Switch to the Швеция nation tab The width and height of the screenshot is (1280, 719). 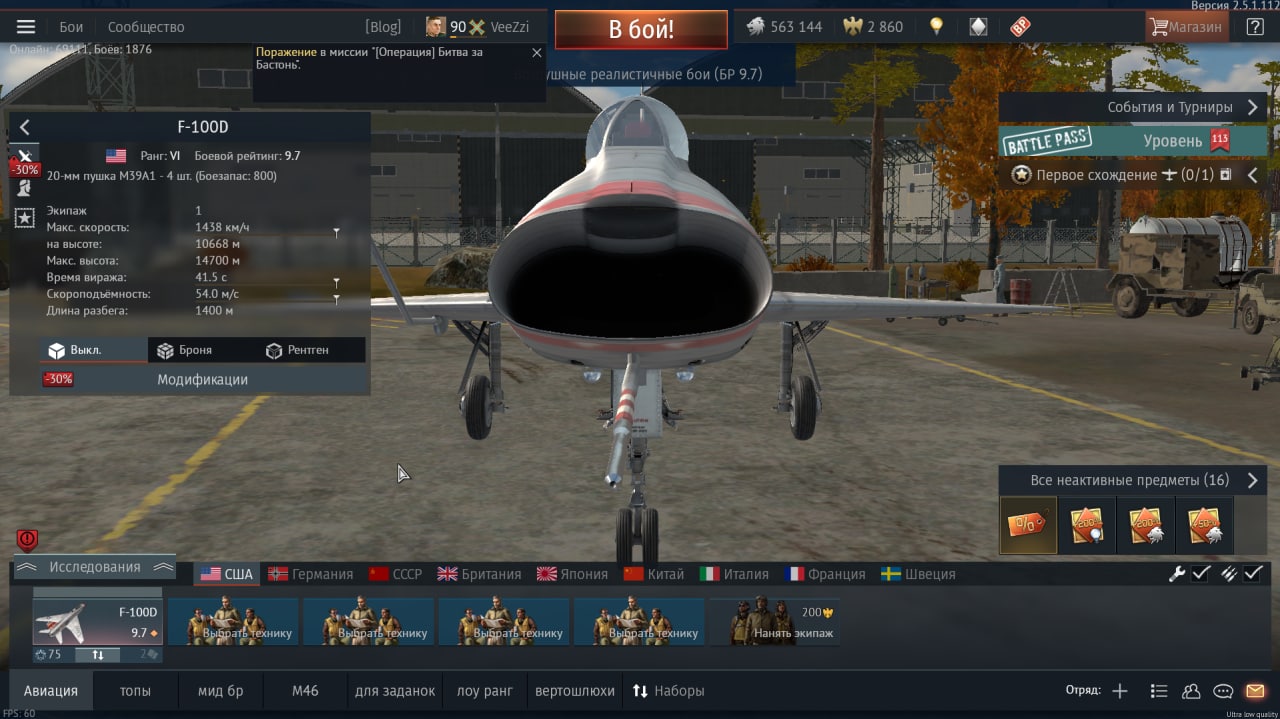[918, 574]
